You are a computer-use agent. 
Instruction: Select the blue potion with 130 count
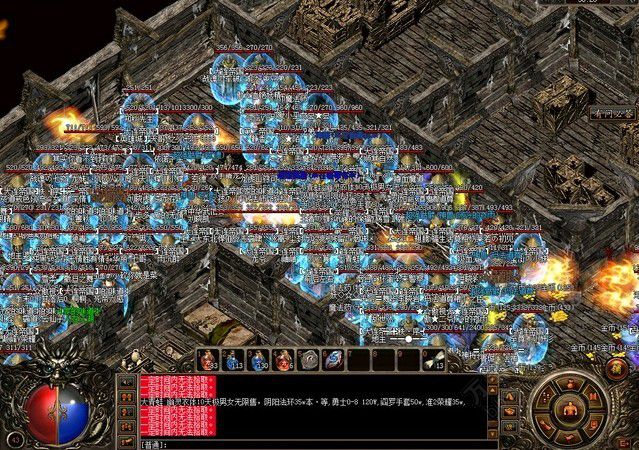coord(258,360)
